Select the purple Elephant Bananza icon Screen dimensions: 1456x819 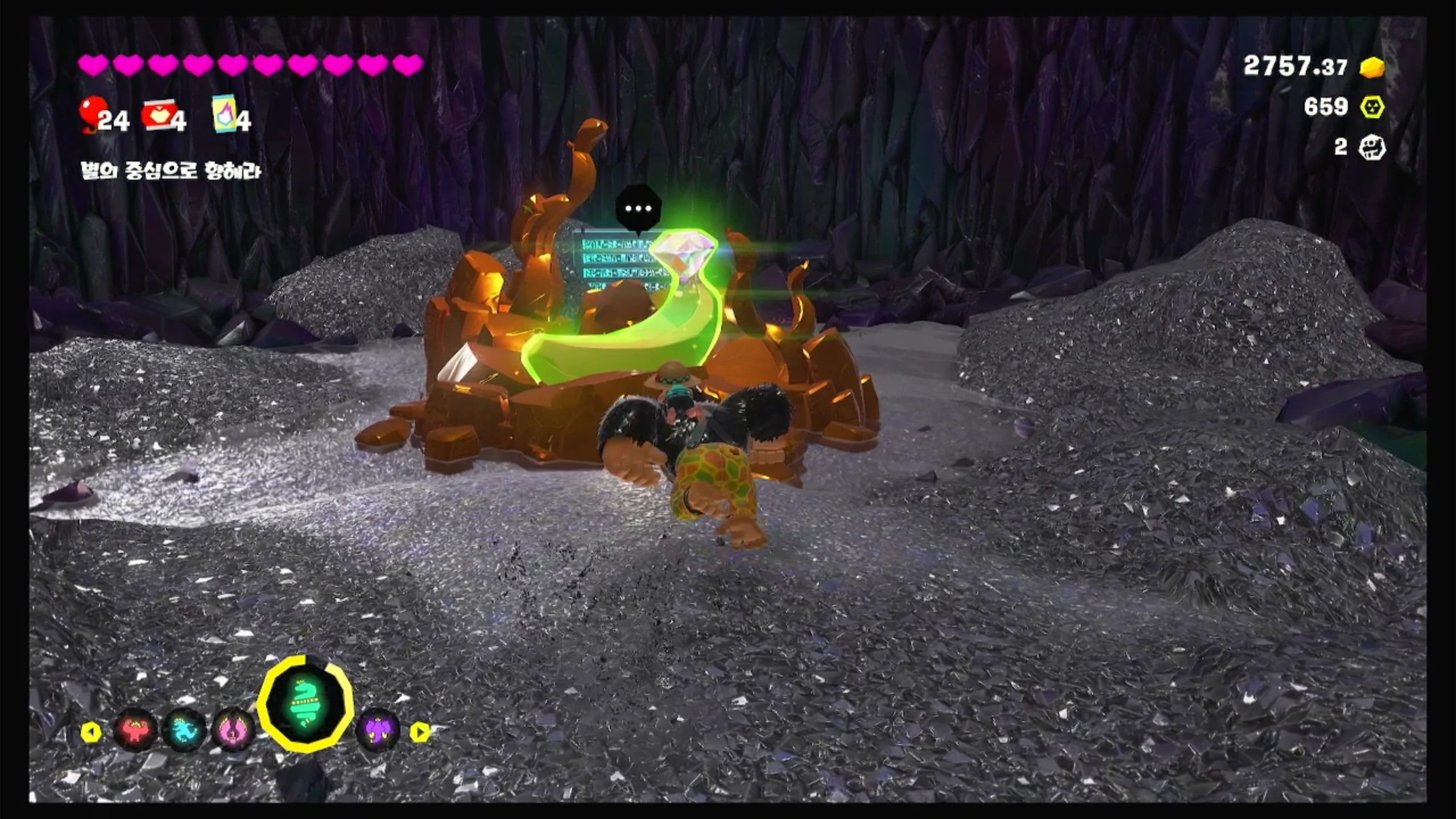[377, 731]
